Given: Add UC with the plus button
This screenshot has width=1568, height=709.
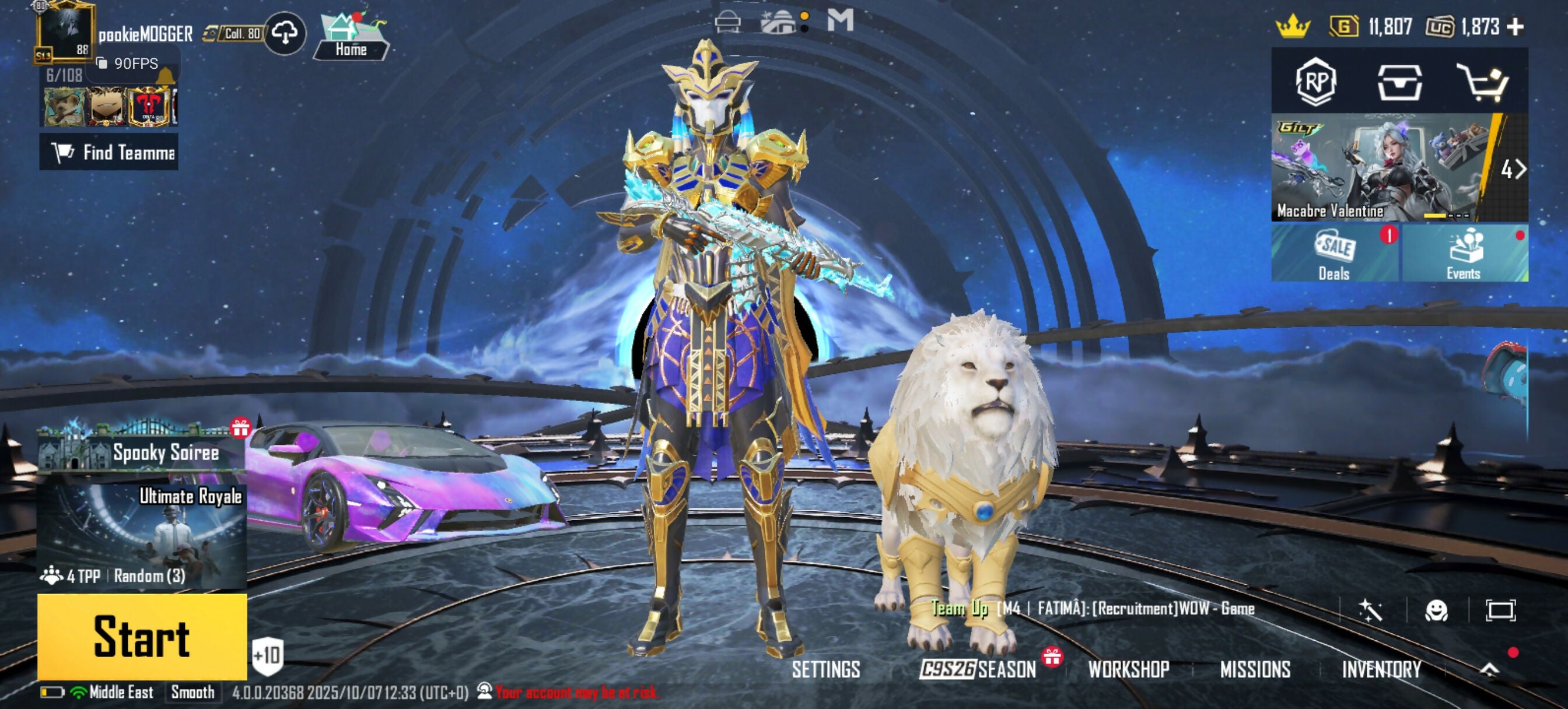Looking at the screenshot, I should pos(1515,27).
